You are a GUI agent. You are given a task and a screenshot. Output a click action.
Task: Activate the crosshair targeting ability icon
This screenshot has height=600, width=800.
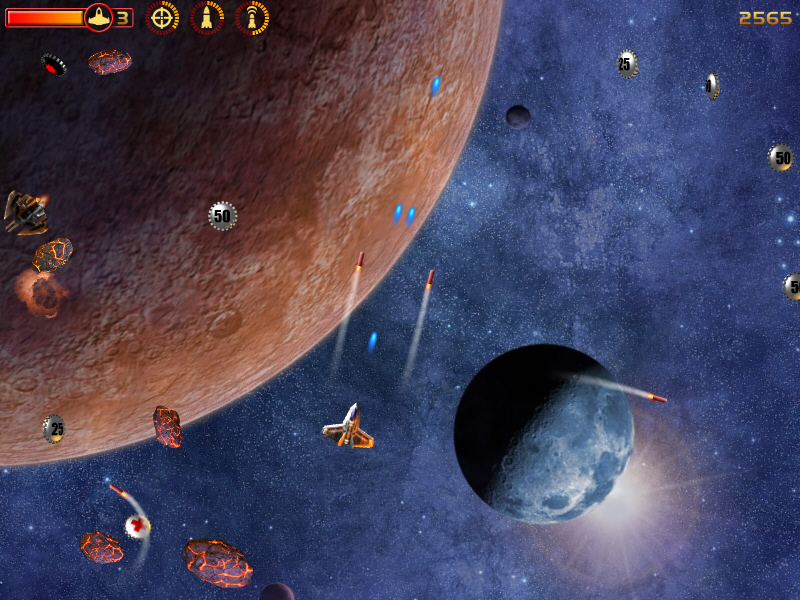click(x=163, y=17)
